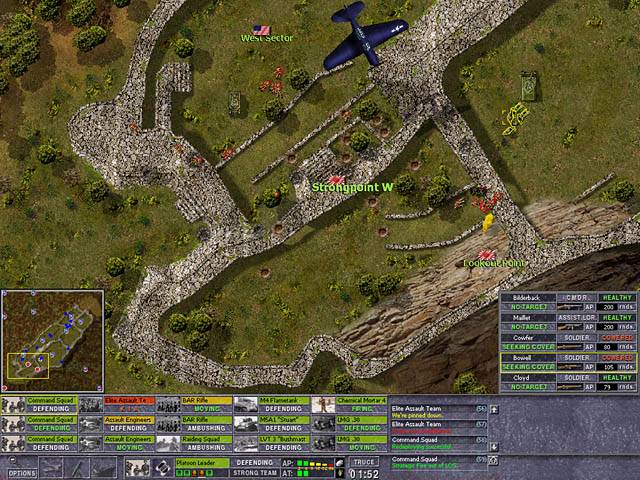The image size is (640, 480).
Task: Call air support with the airplane icon
Action: tap(51, 468)
